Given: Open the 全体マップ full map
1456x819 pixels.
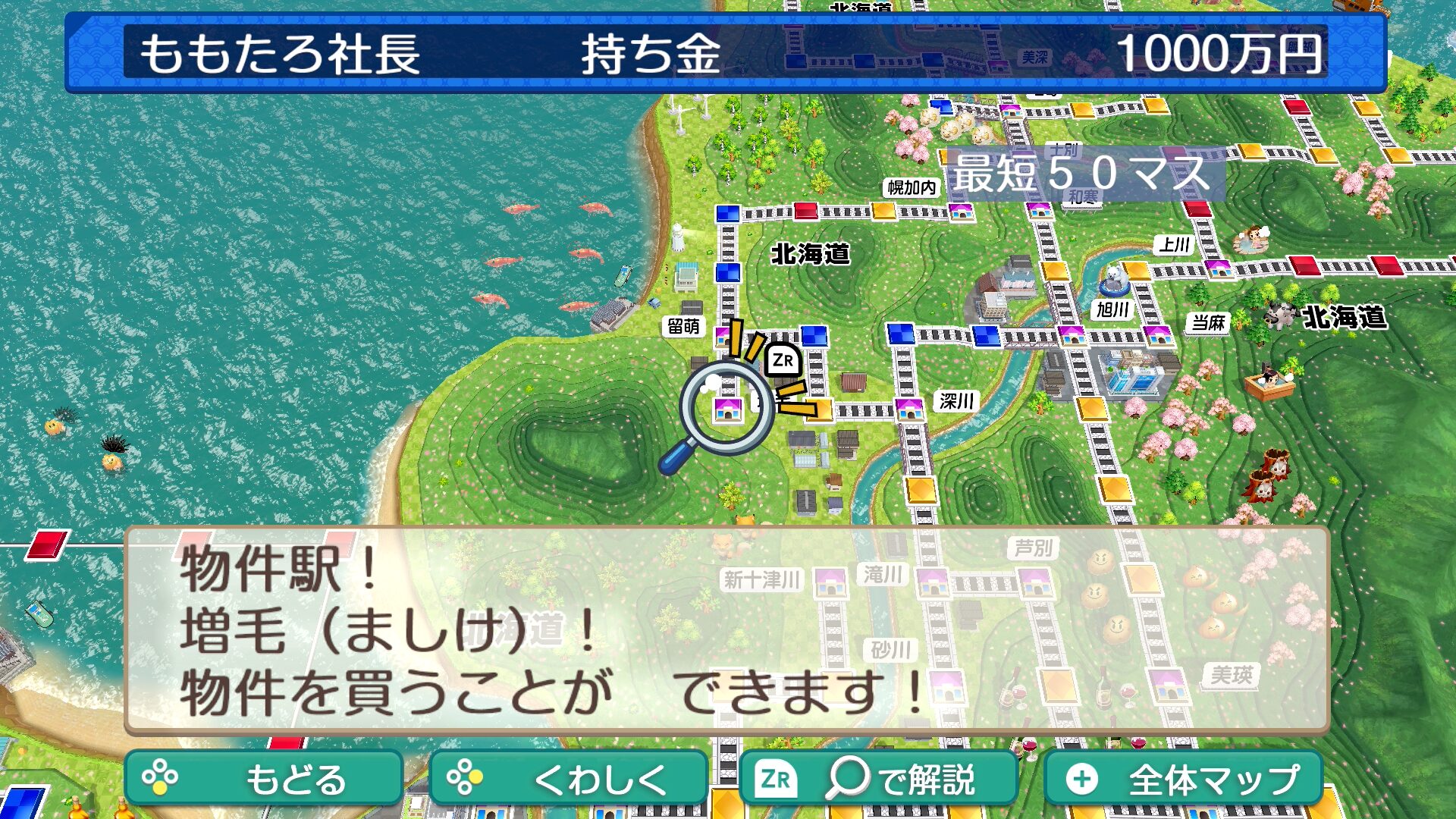Looking at the screenshot, I should [x=1183, y=778].
